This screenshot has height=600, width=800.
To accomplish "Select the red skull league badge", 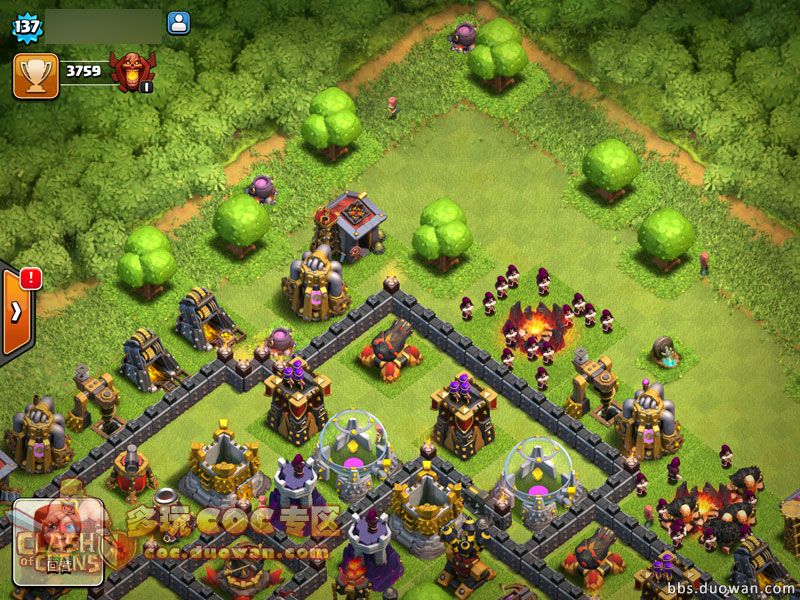I will click(x=131, y=73).
